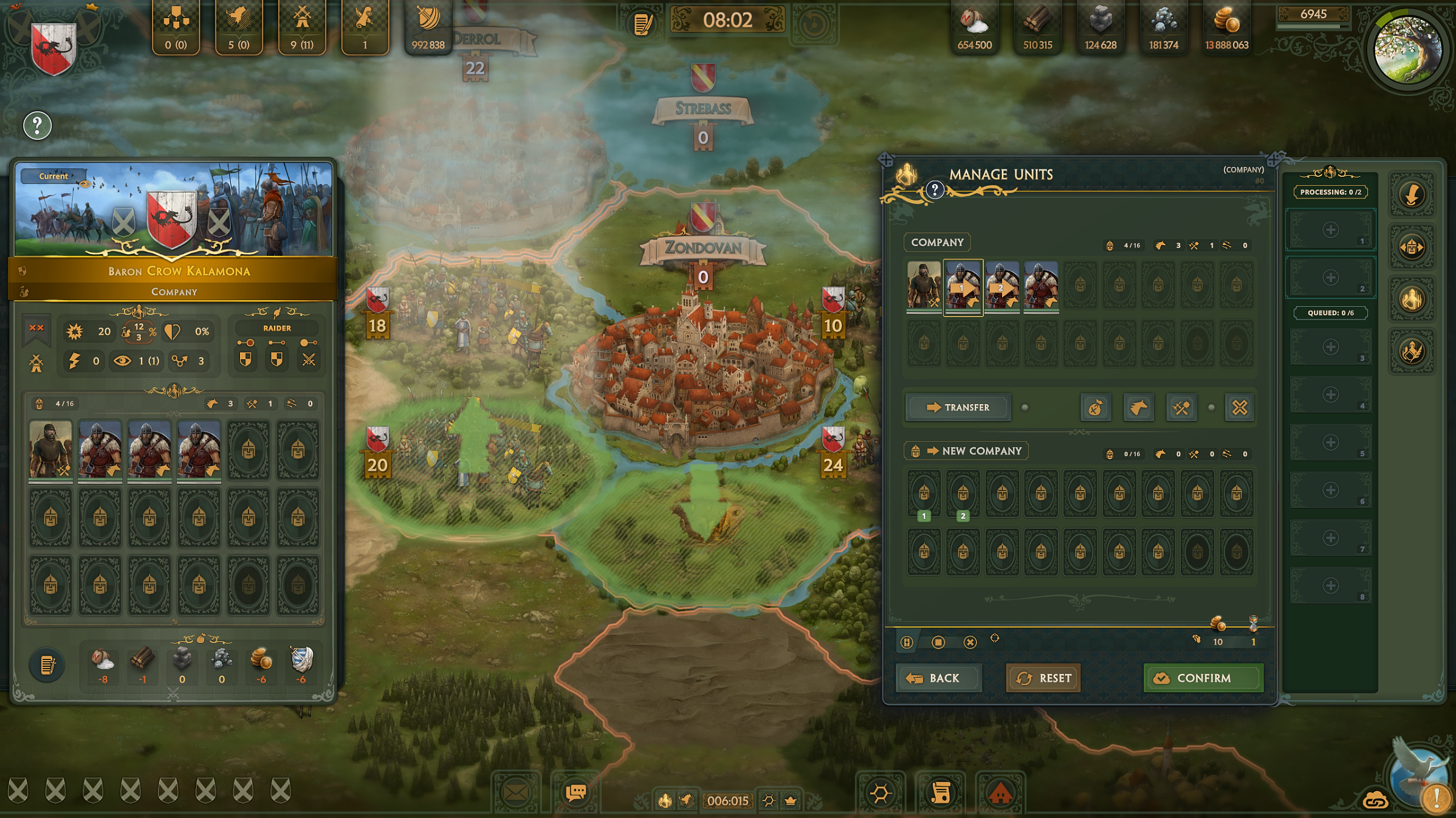Click the company report scroll button

[x=47, y=665]
